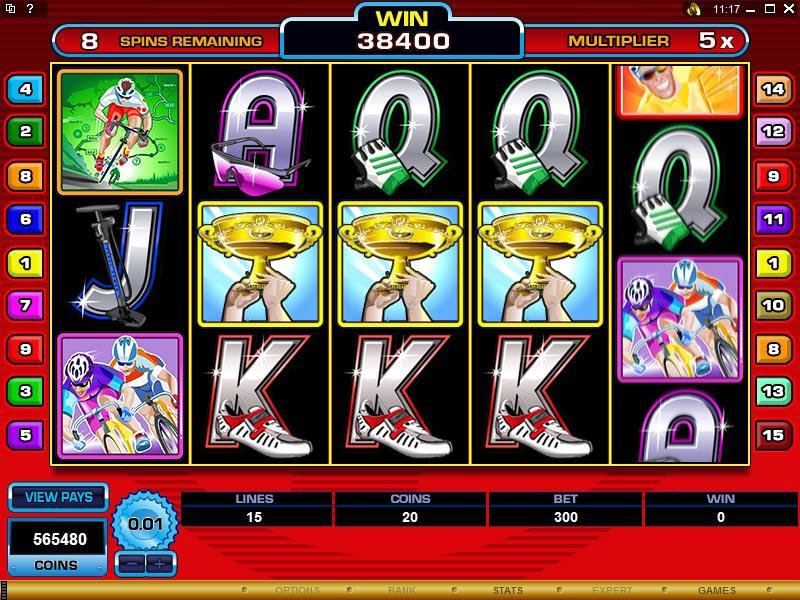Minimize the game window

point(751,9)
